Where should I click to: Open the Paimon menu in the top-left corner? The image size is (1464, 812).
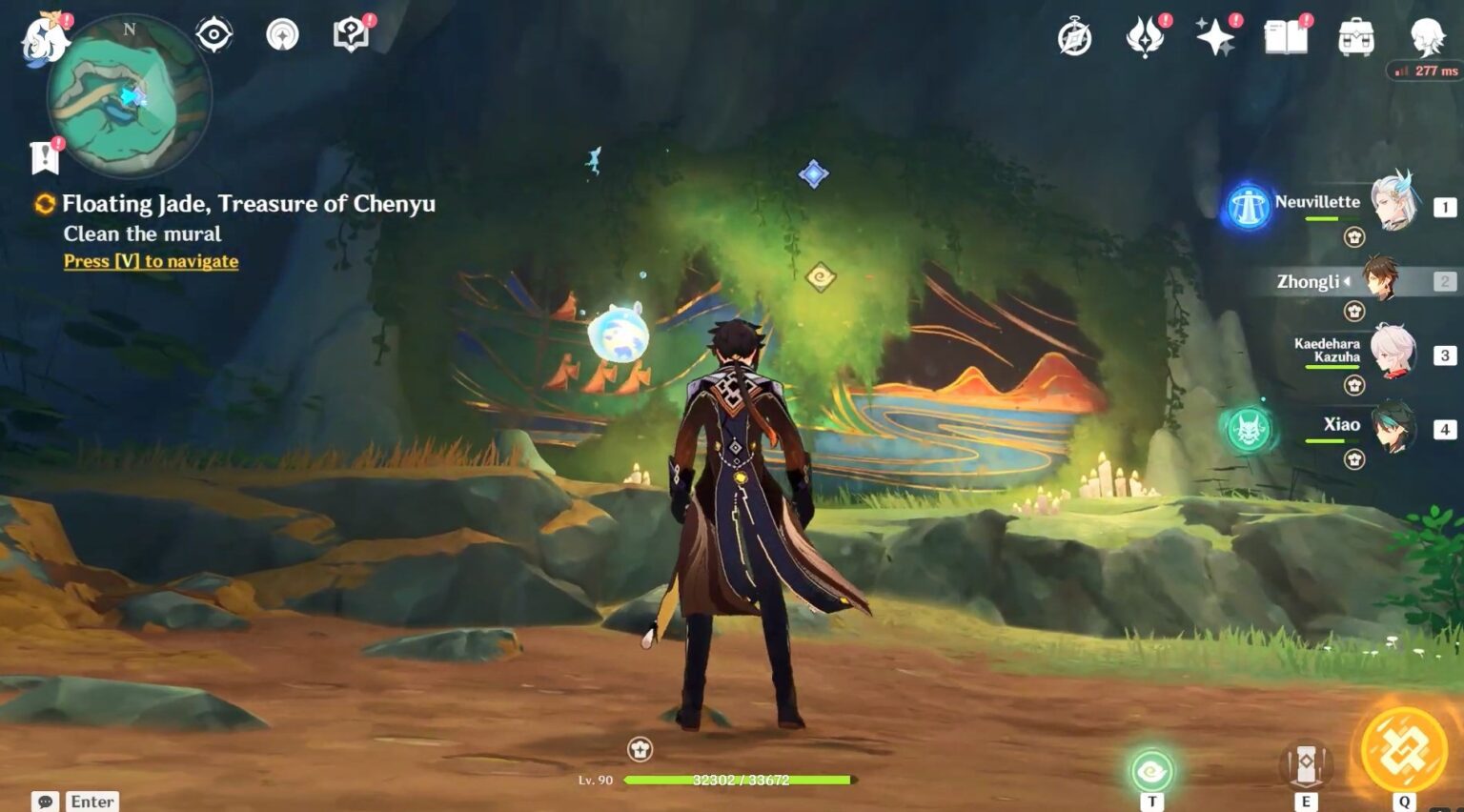(43, 38)
